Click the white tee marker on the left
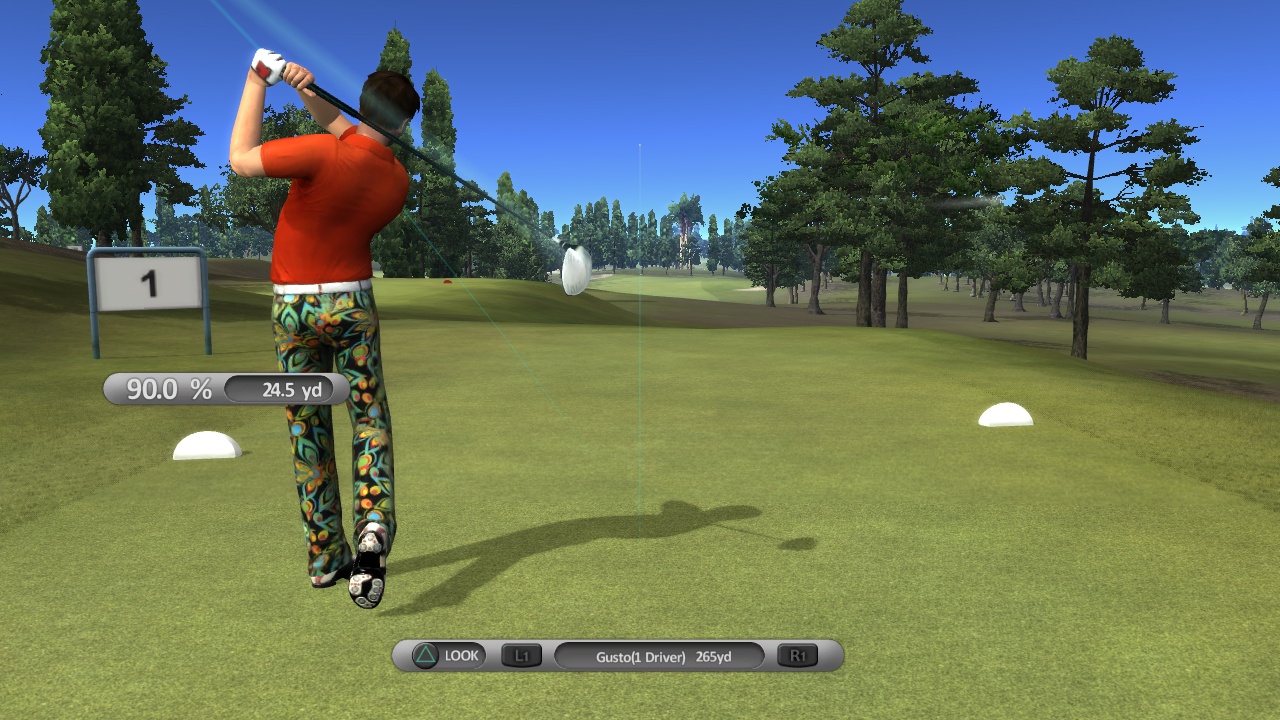This screenshot has width=1280, height=720. [x=207, y=444]
